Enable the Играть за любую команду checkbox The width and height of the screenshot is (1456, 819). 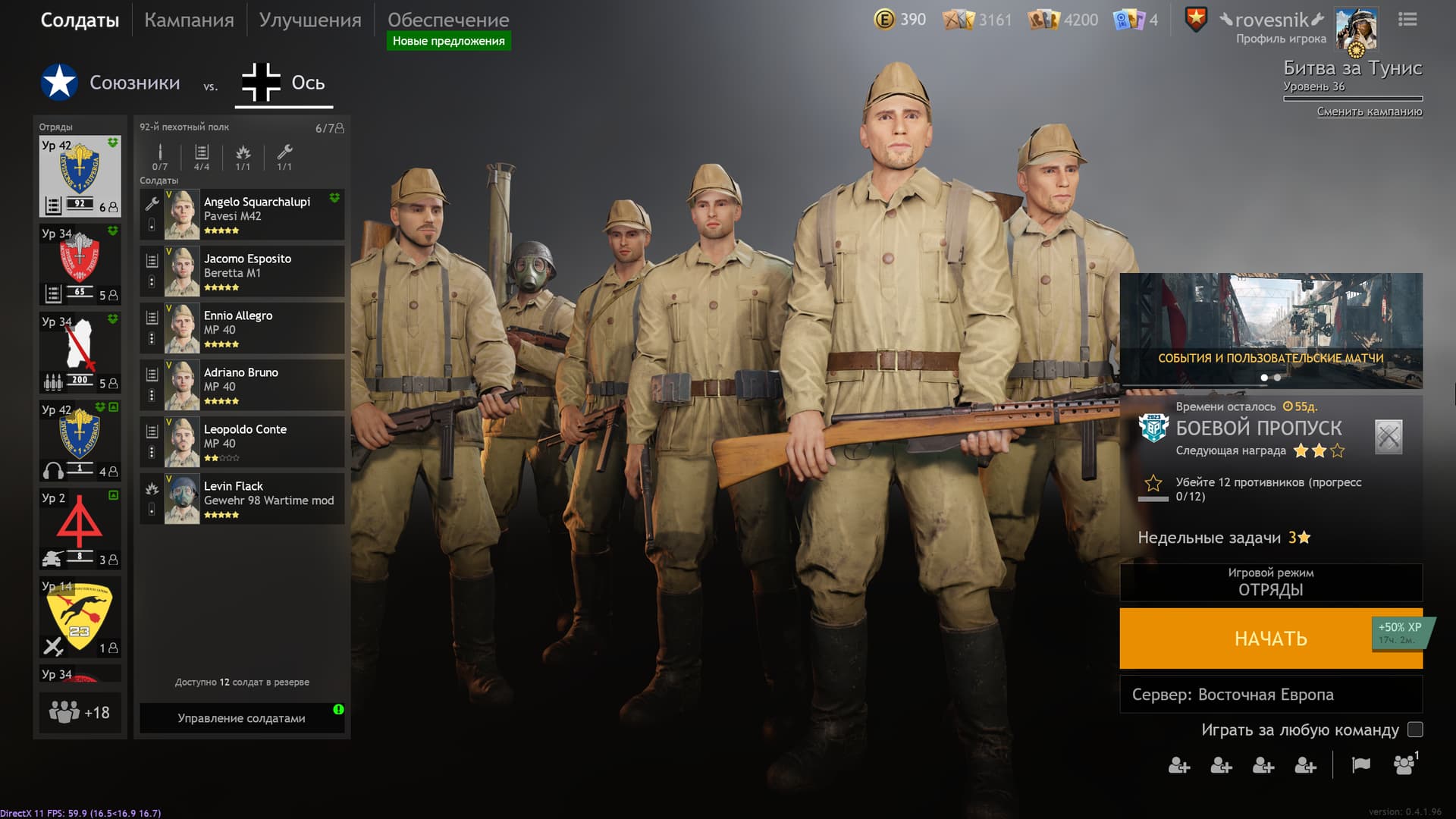1415,730
